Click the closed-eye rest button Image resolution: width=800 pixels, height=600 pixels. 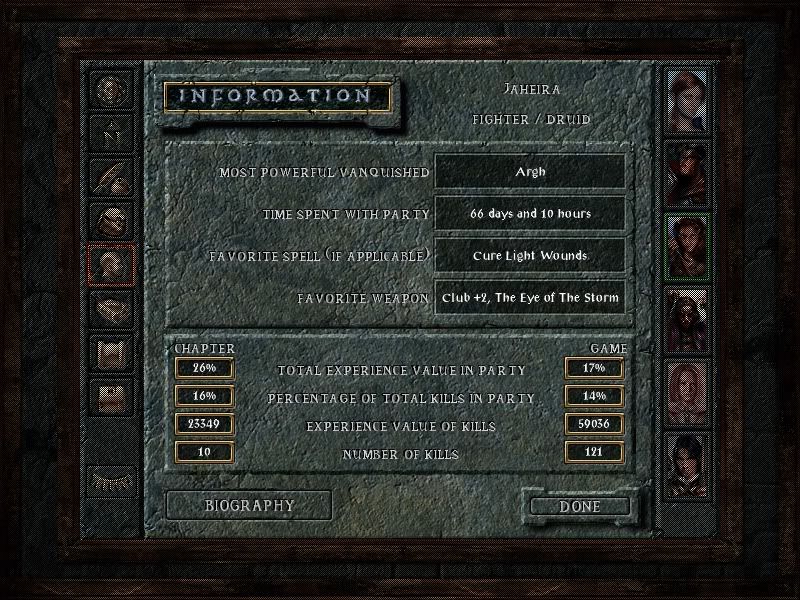point(109,478)
